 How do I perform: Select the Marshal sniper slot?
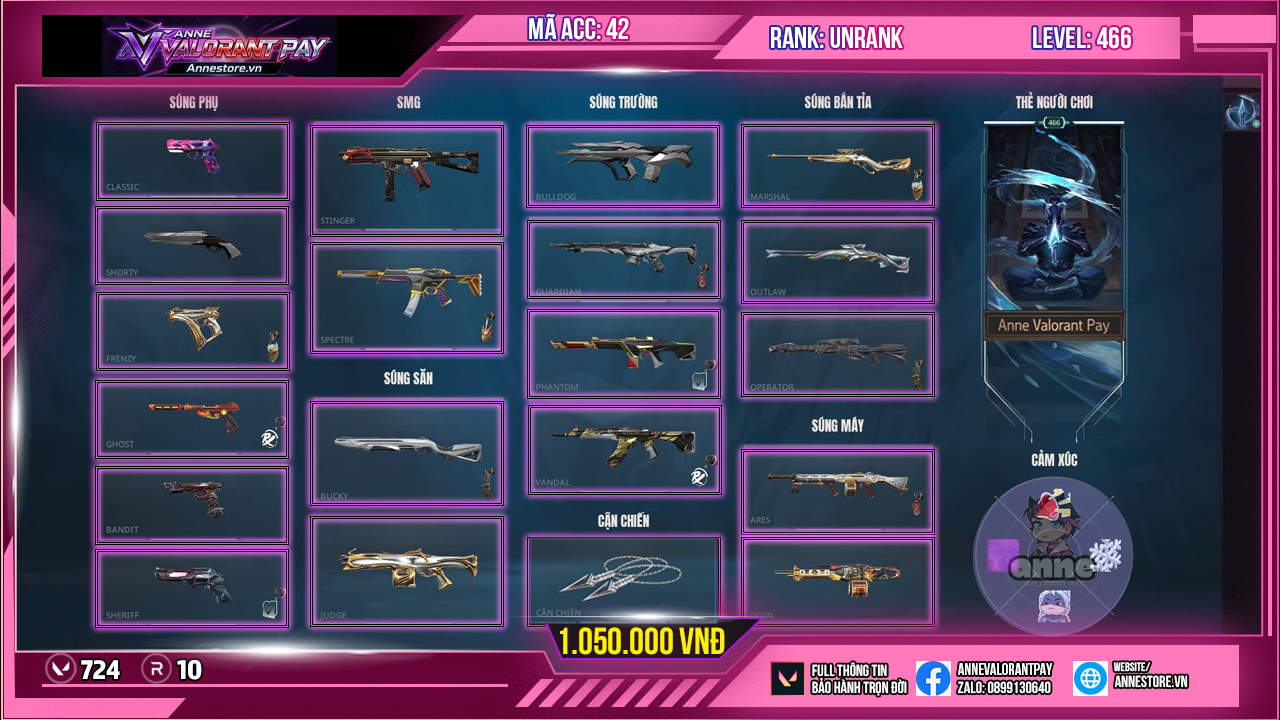tap(837, 166)
